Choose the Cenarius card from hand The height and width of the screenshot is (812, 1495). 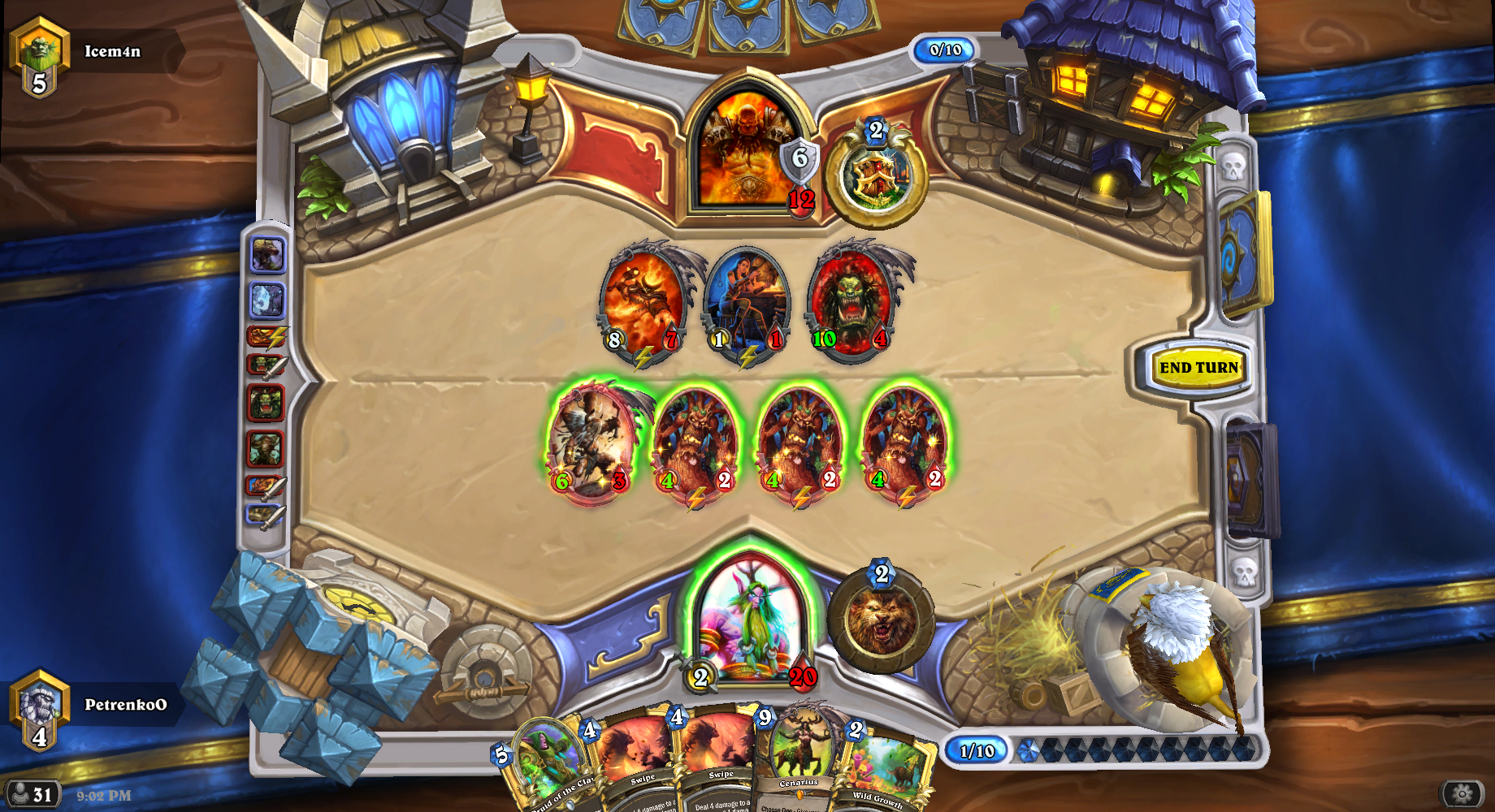(x=800, y=759)
